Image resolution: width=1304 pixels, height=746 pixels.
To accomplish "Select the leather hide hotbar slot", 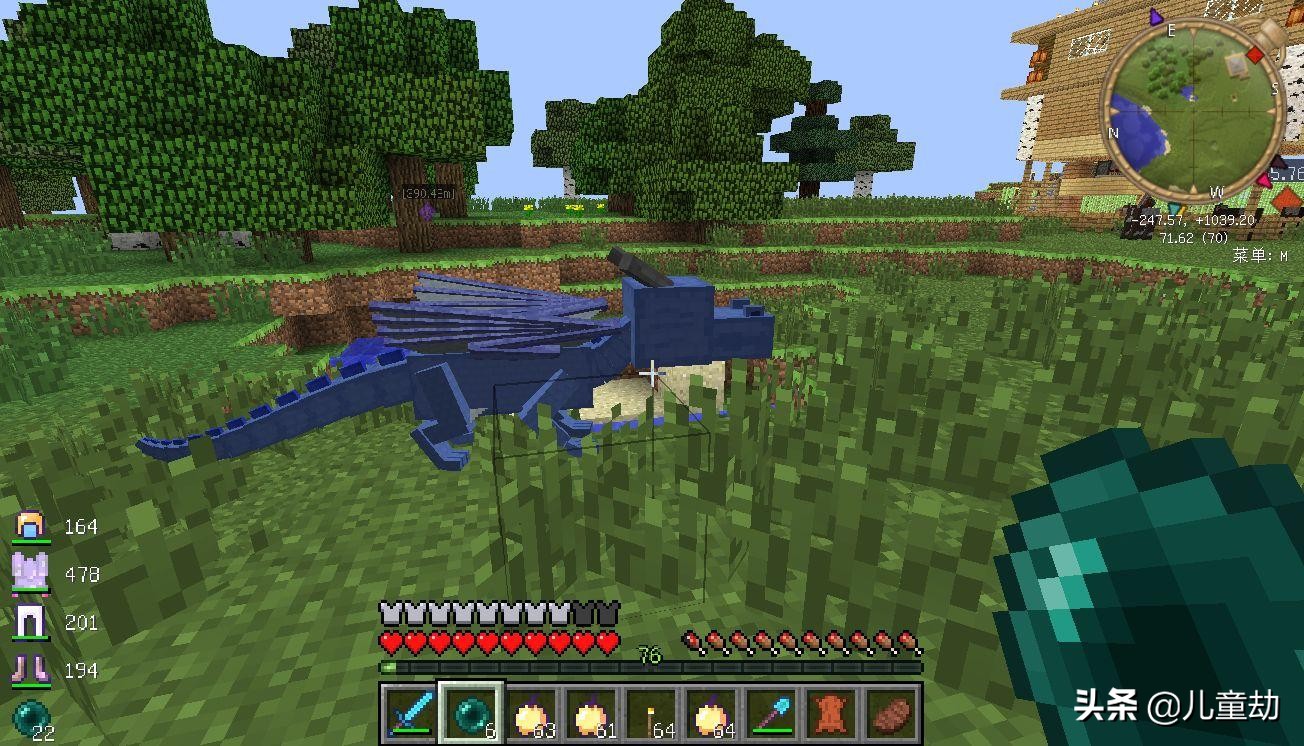I will tap(831, 714).
